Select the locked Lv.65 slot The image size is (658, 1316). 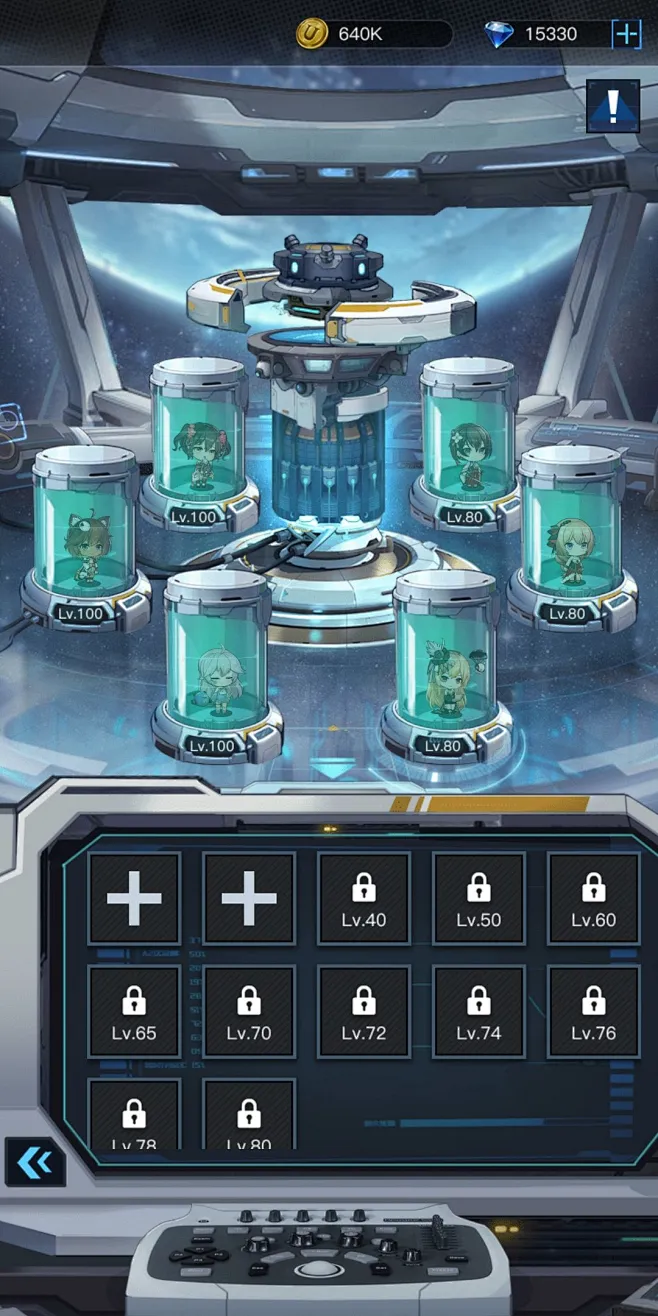134,1011
